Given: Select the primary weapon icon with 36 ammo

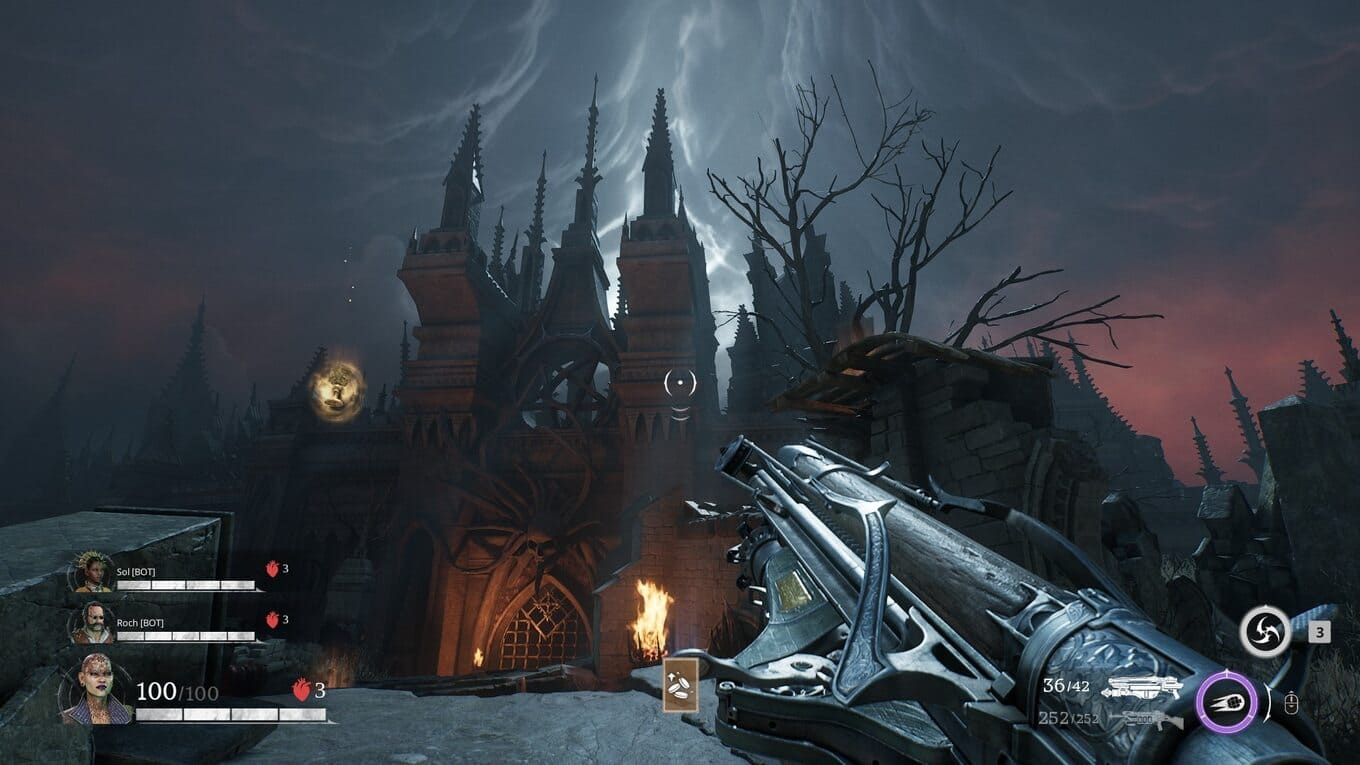Looking at the screenshot, I should click(1140, 688).
